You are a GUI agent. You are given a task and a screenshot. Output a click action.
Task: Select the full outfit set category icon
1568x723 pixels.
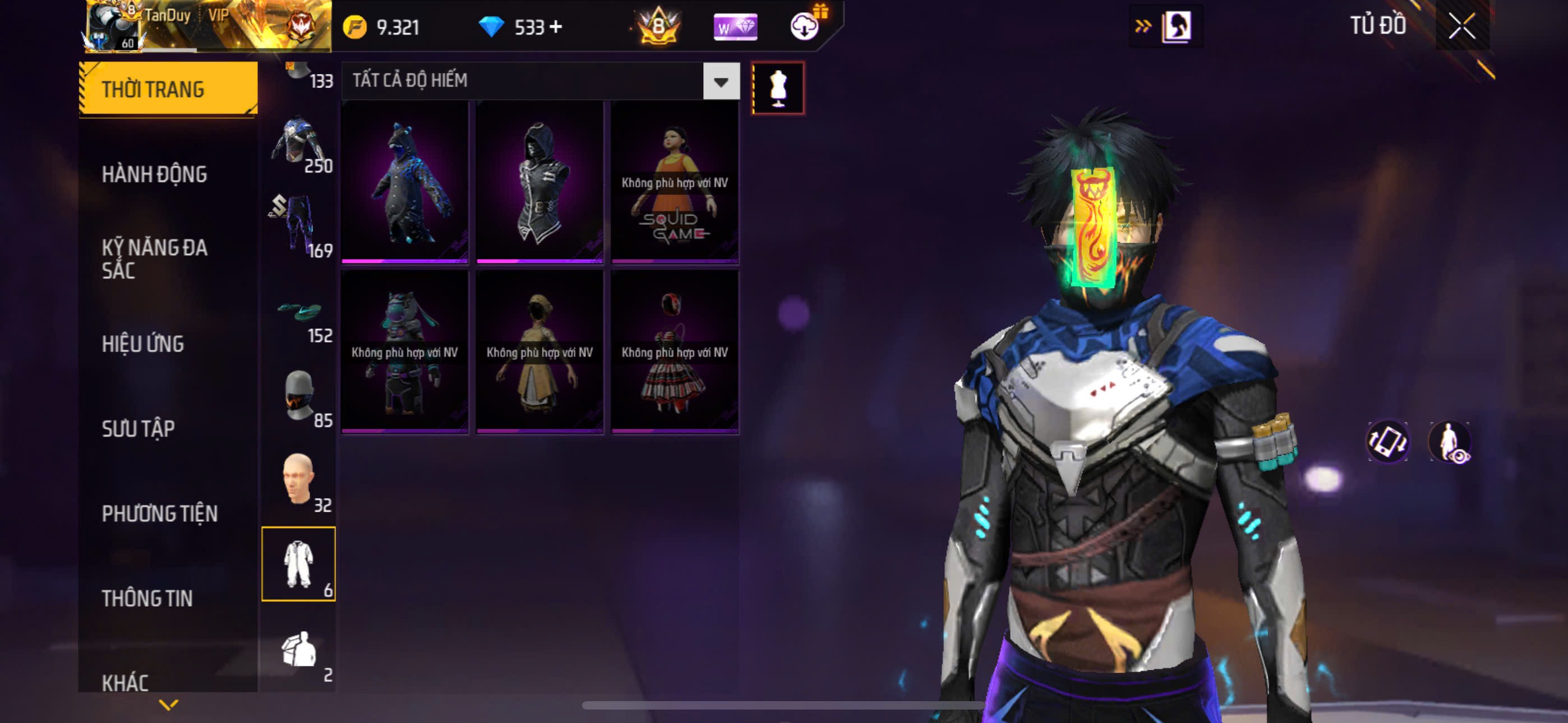coord(298,564)
